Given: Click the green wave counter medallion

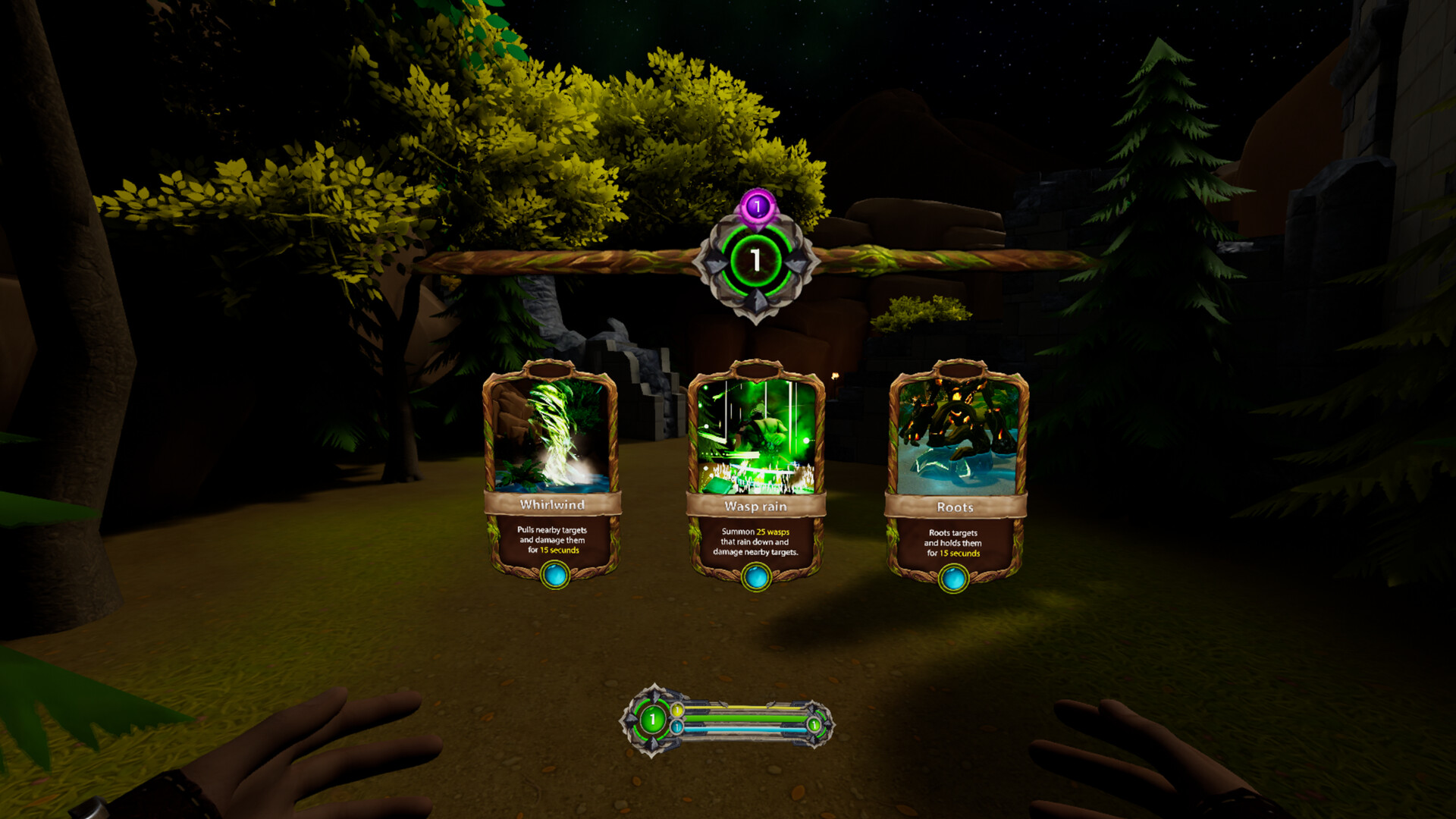Looking at the screenshot, I should coord(755,259).
